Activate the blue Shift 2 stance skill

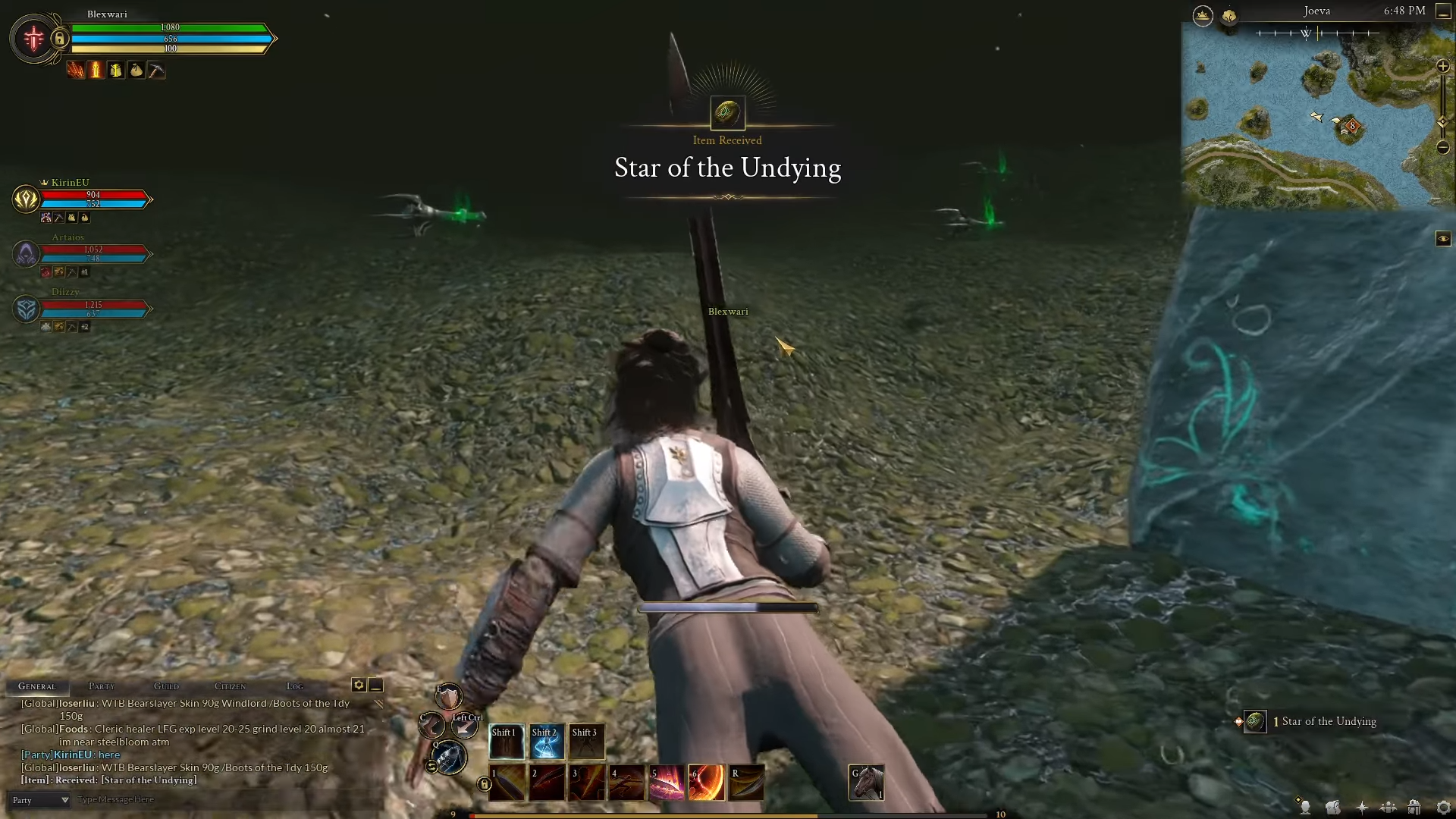click(546, 742)
